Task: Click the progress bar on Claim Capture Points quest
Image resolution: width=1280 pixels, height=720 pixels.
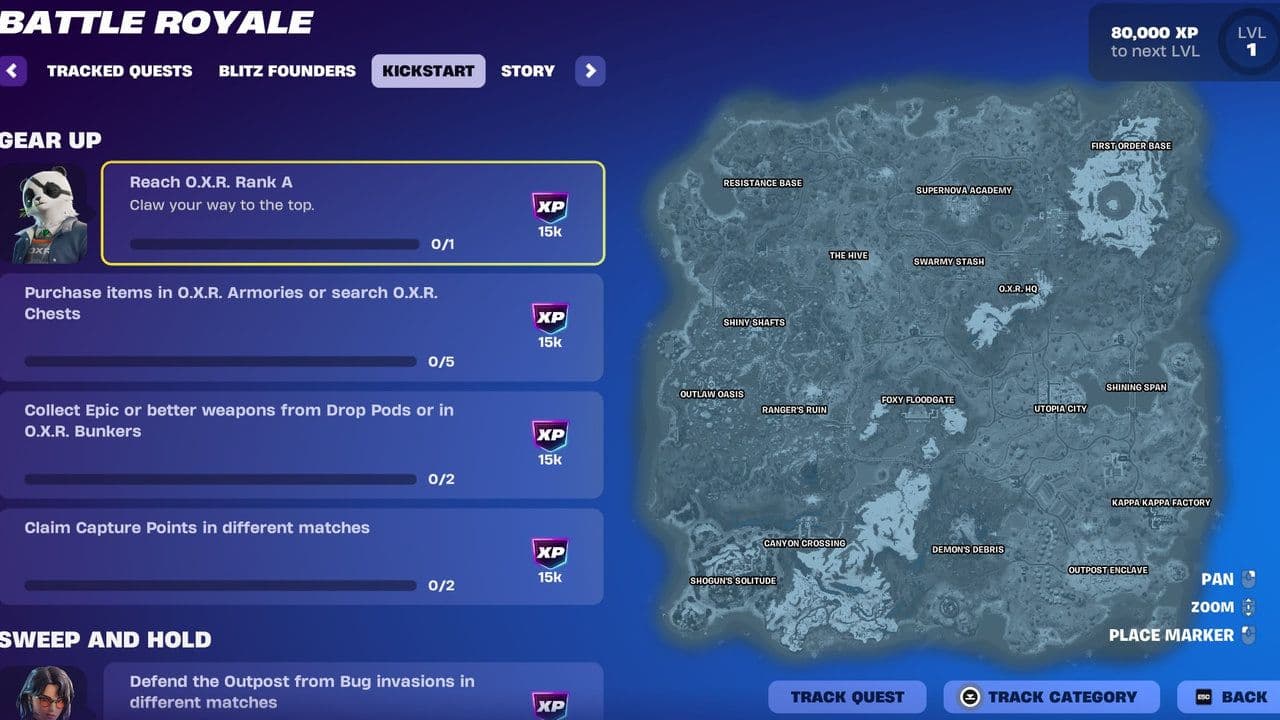Action: [220, 585]
